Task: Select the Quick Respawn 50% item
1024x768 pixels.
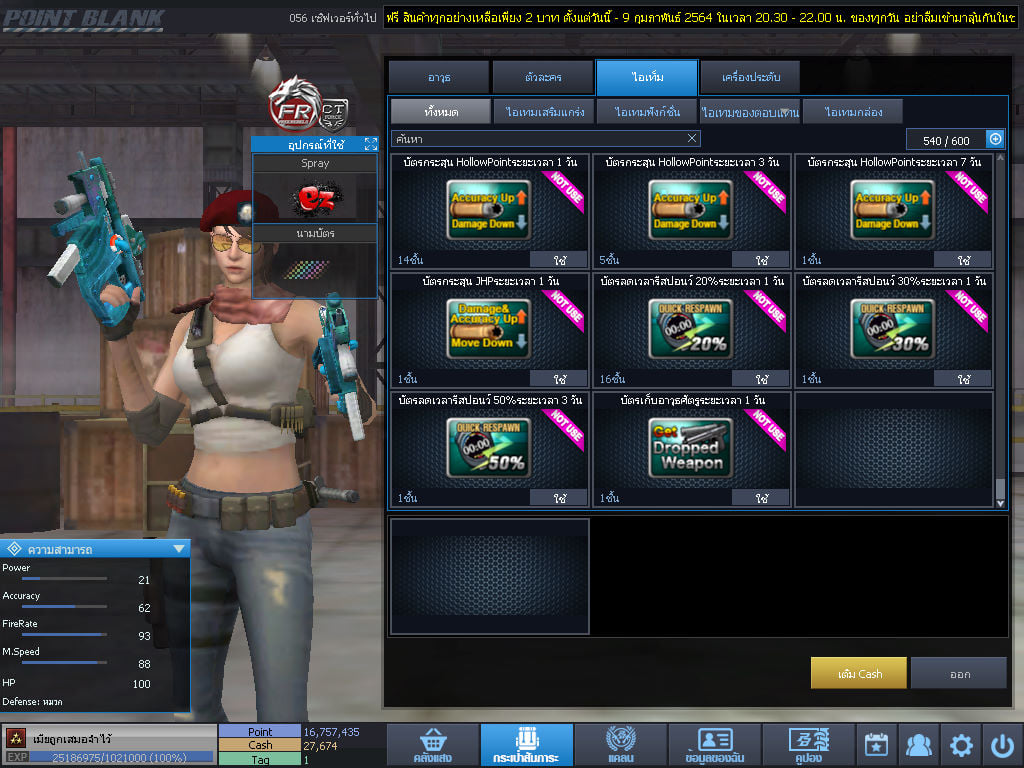Action: [x=491, y=448]
